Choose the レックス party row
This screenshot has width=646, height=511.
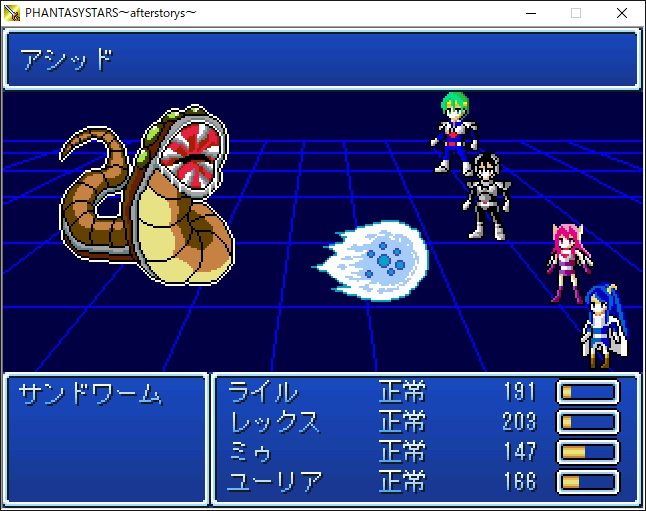[x=275, y=422]
